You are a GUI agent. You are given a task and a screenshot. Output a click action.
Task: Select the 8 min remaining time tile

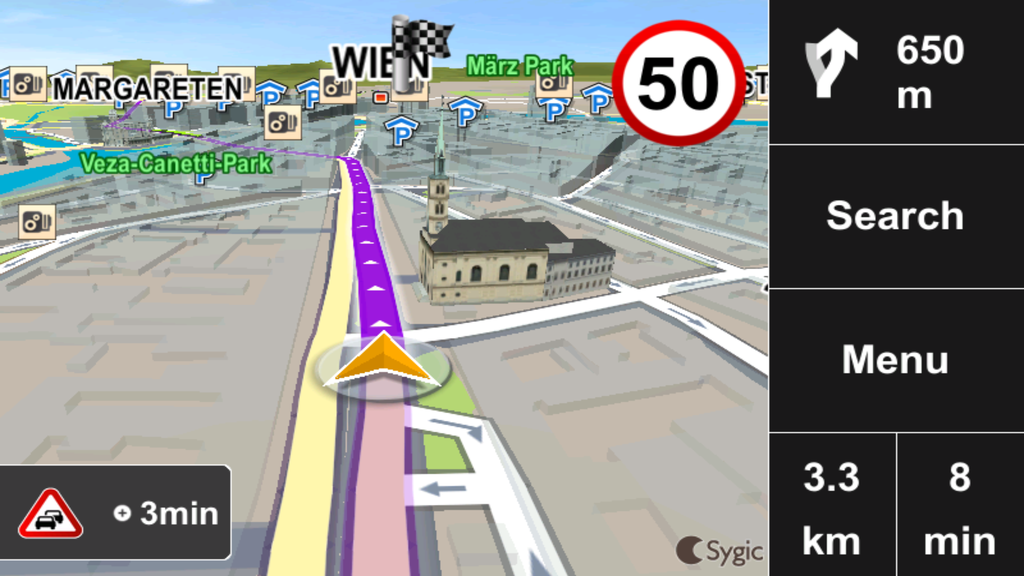tap(960, 505)
